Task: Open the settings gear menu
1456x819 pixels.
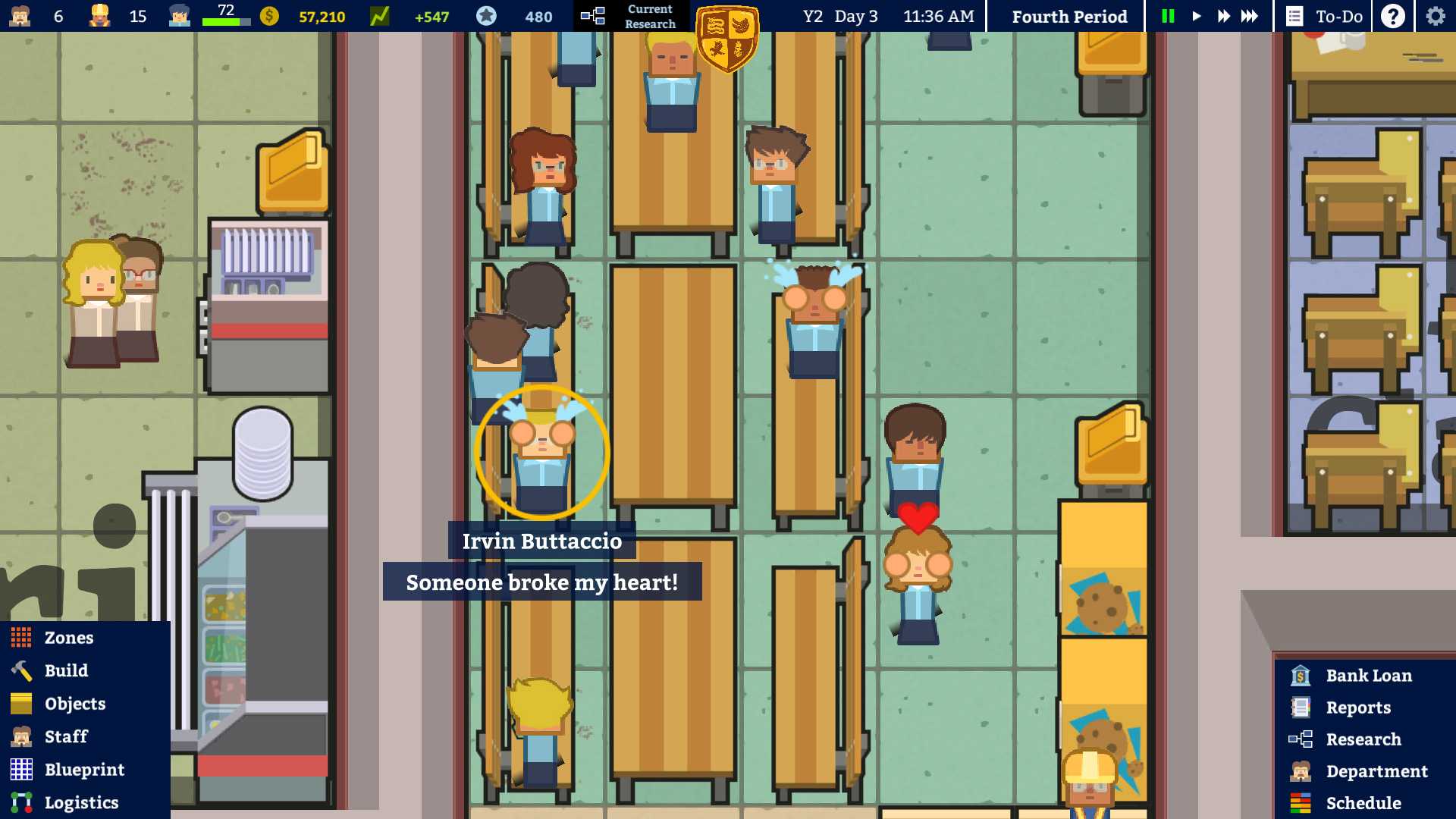Action: click(1434, 15)
